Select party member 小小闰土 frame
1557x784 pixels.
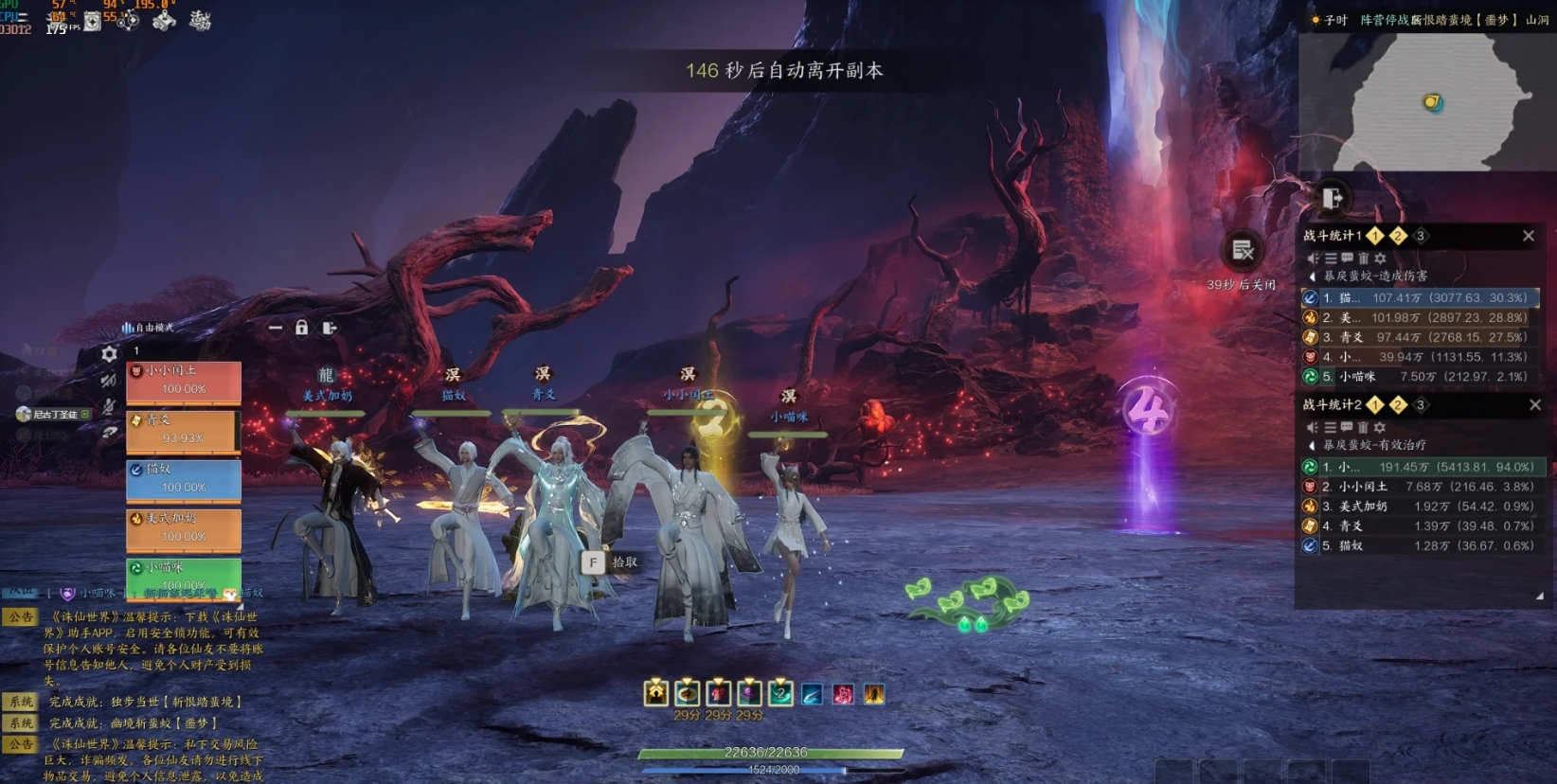coord(183,381)
